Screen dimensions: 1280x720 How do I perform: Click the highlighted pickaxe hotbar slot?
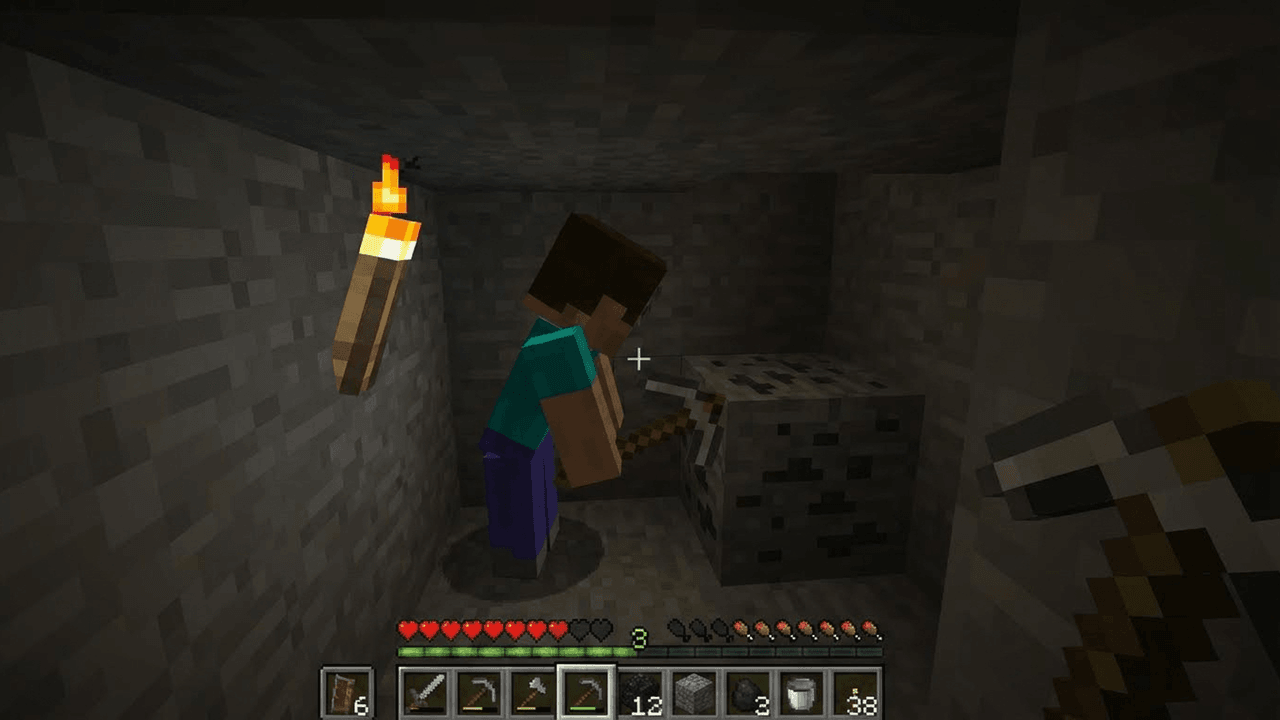point(585,692)
